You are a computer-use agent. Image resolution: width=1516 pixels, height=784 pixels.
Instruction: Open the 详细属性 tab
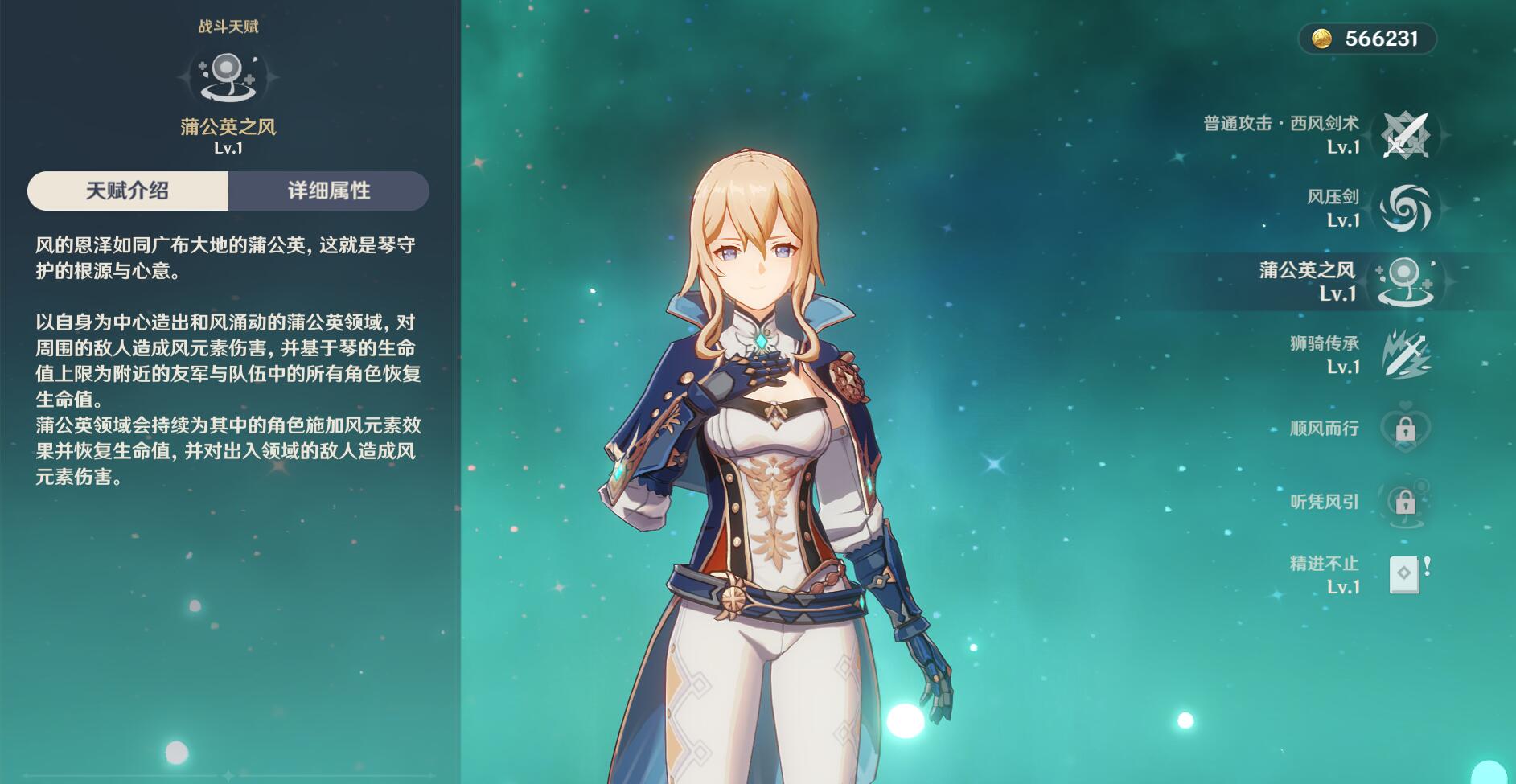pos(329,191)
